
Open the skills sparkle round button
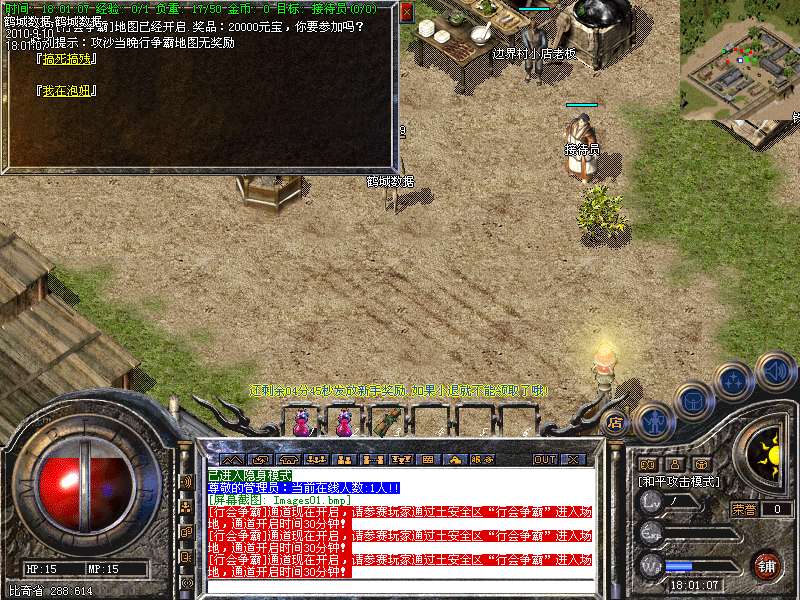tap(733, 381)
